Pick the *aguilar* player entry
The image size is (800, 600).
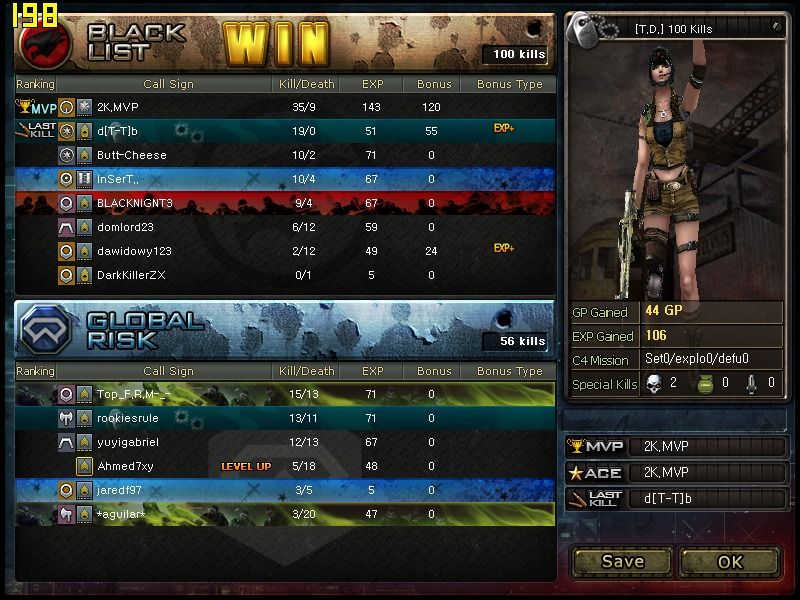(285, 514)
